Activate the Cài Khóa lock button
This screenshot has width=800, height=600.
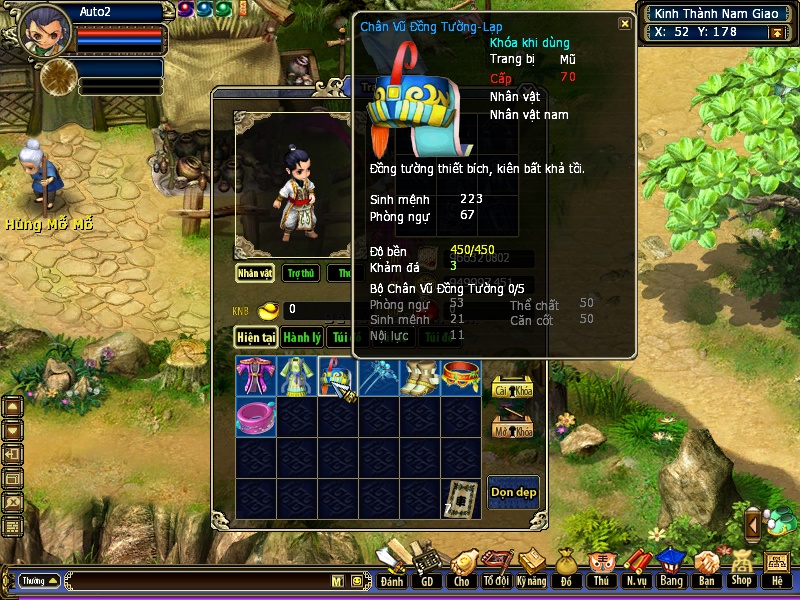(x=513, y=390)
